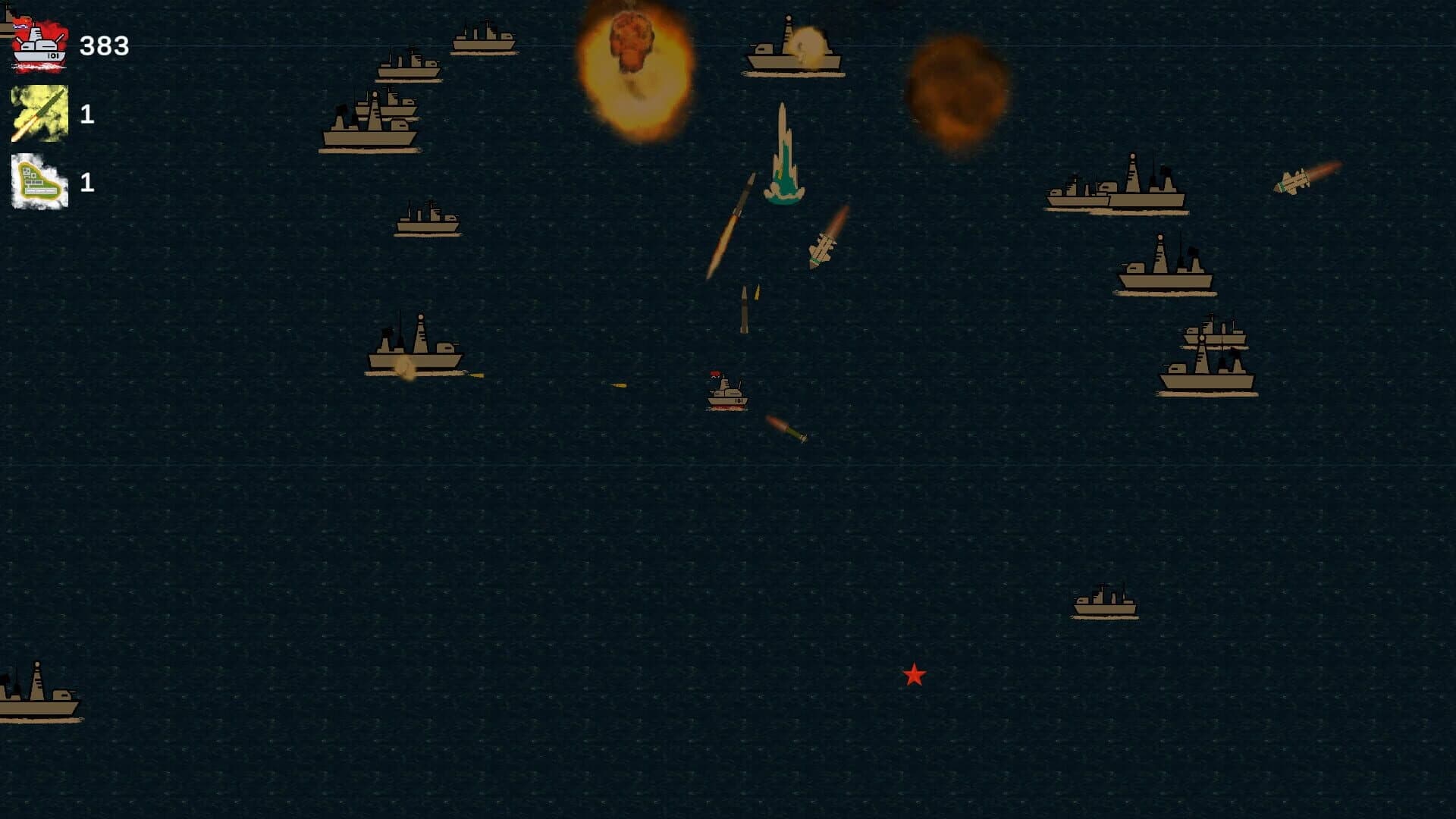Select the red star waypoint marker
The image size is (1456, 819).
[x=914, y=675]
